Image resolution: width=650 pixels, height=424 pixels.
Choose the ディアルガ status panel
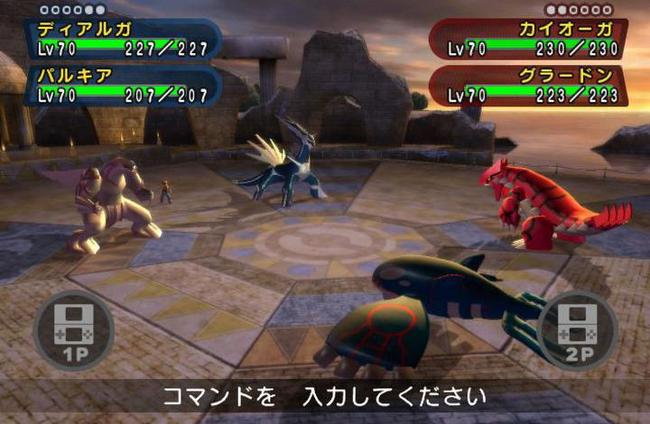124,39
